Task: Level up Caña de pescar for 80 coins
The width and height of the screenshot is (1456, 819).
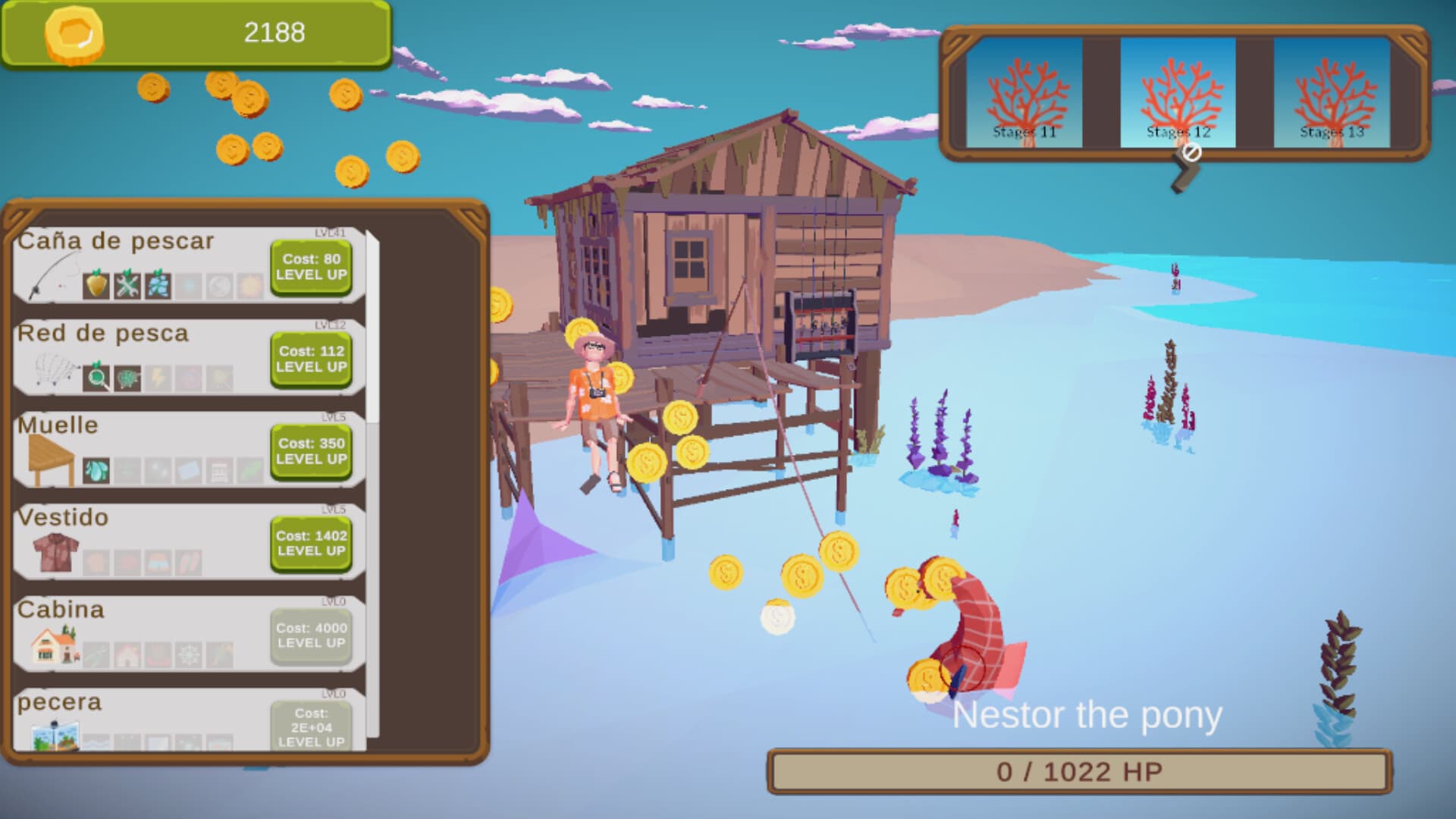Action: point(312,268)
